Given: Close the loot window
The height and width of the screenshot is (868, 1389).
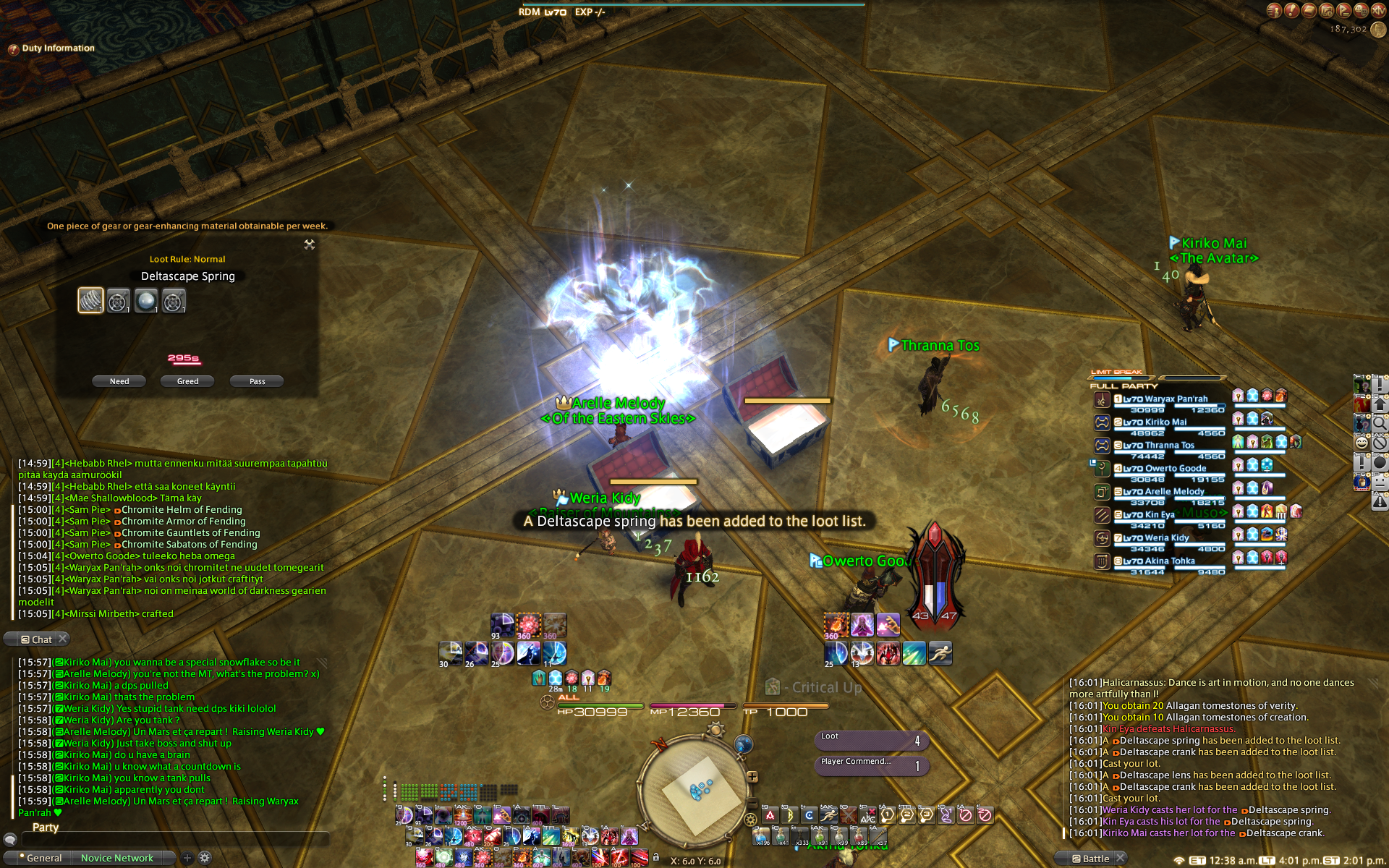Looking at the screenshot, I should pyautogui.click(x=310, y=244).
